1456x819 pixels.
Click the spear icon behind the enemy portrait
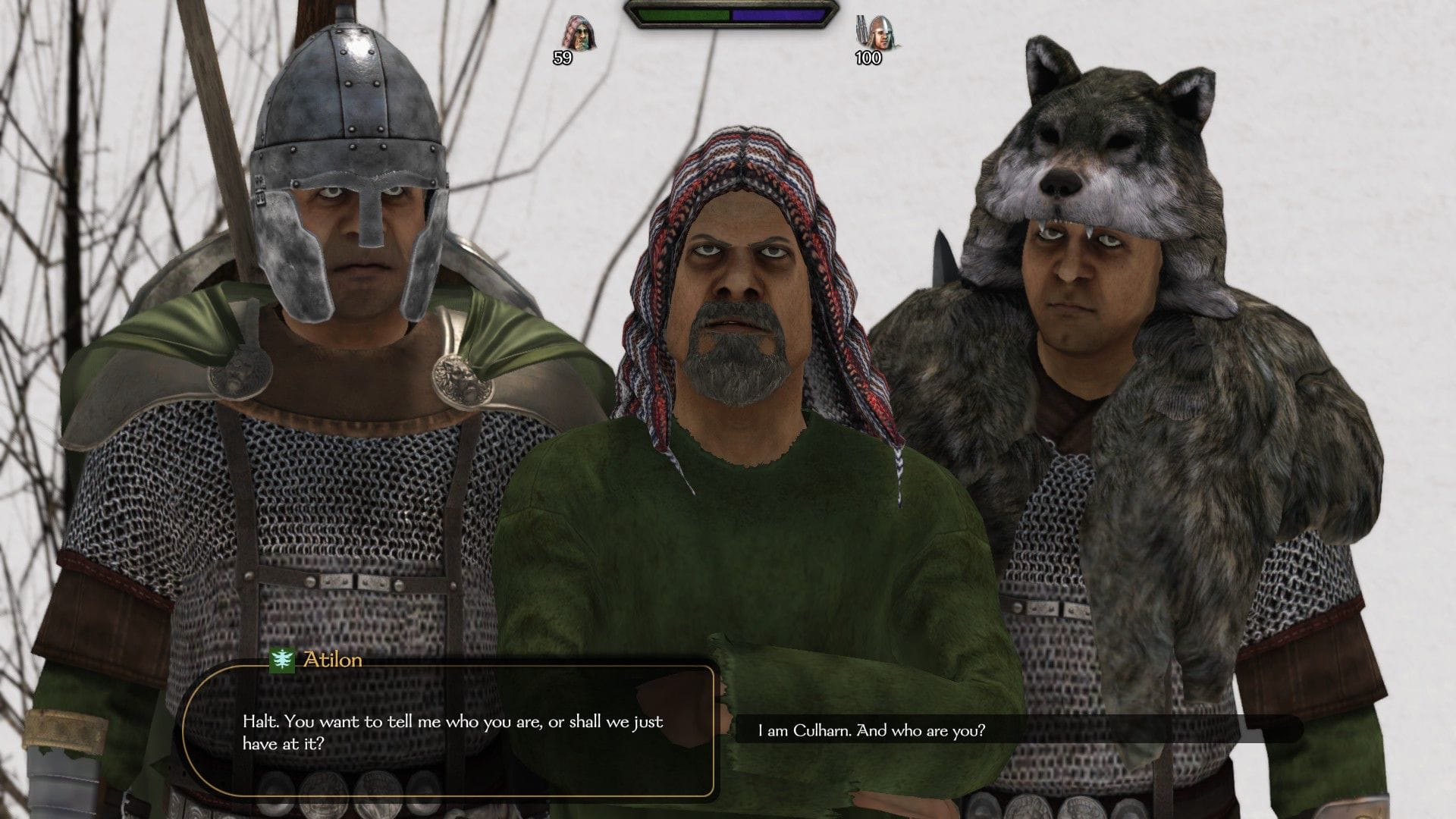coord(862,30)
